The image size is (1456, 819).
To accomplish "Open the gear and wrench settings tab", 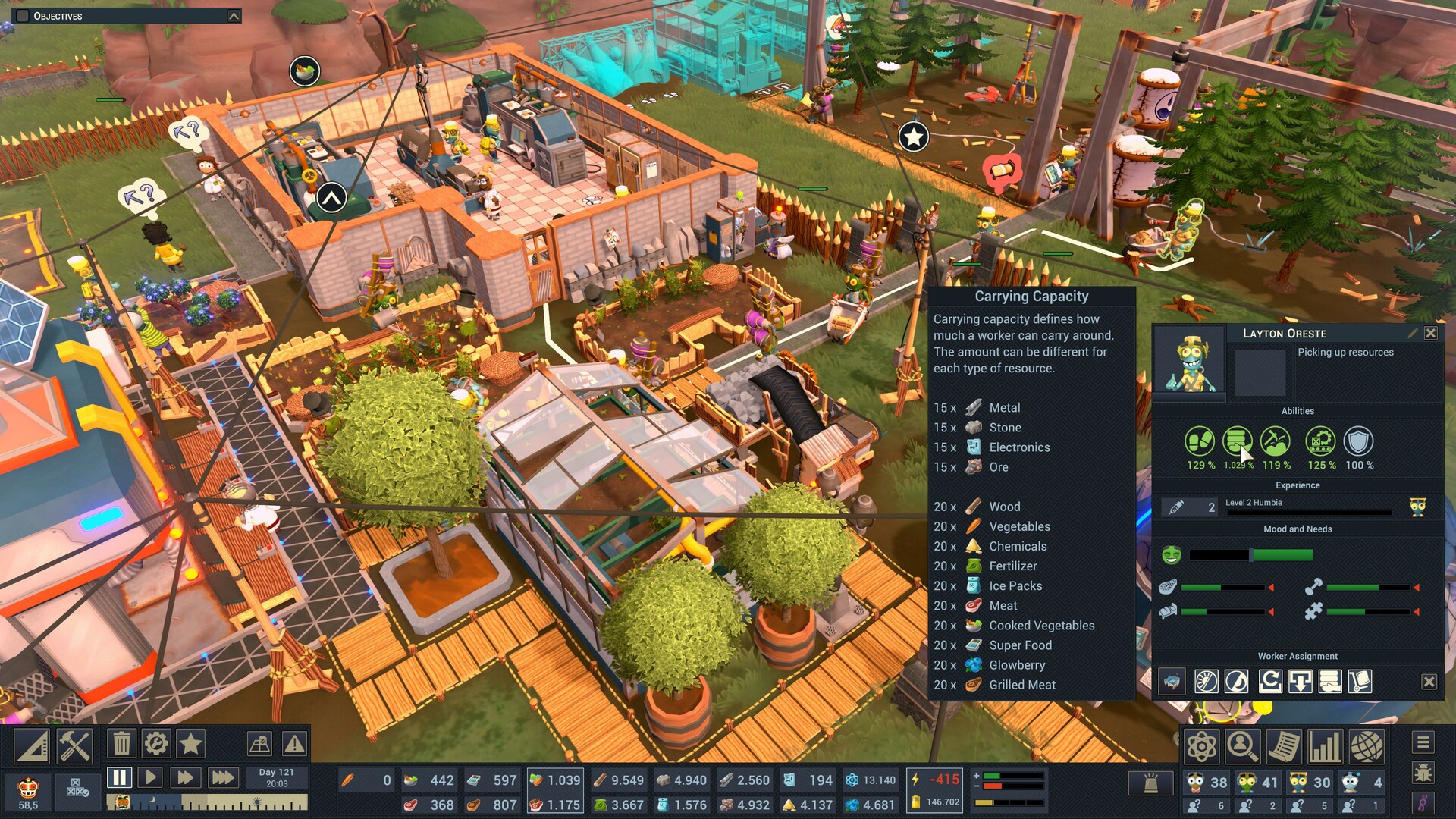I will [x=156, y=744].
